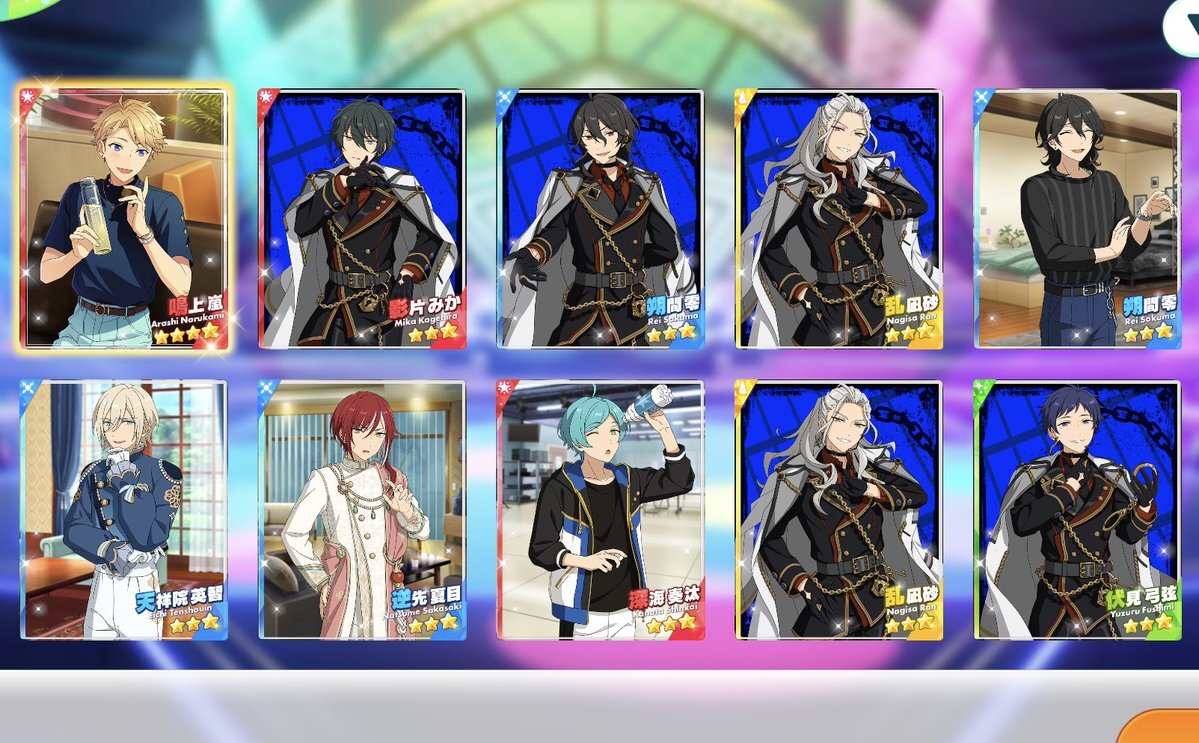Select Rei Sakuma's black sweater card

pyautogui.click(x=1077, y=218)
